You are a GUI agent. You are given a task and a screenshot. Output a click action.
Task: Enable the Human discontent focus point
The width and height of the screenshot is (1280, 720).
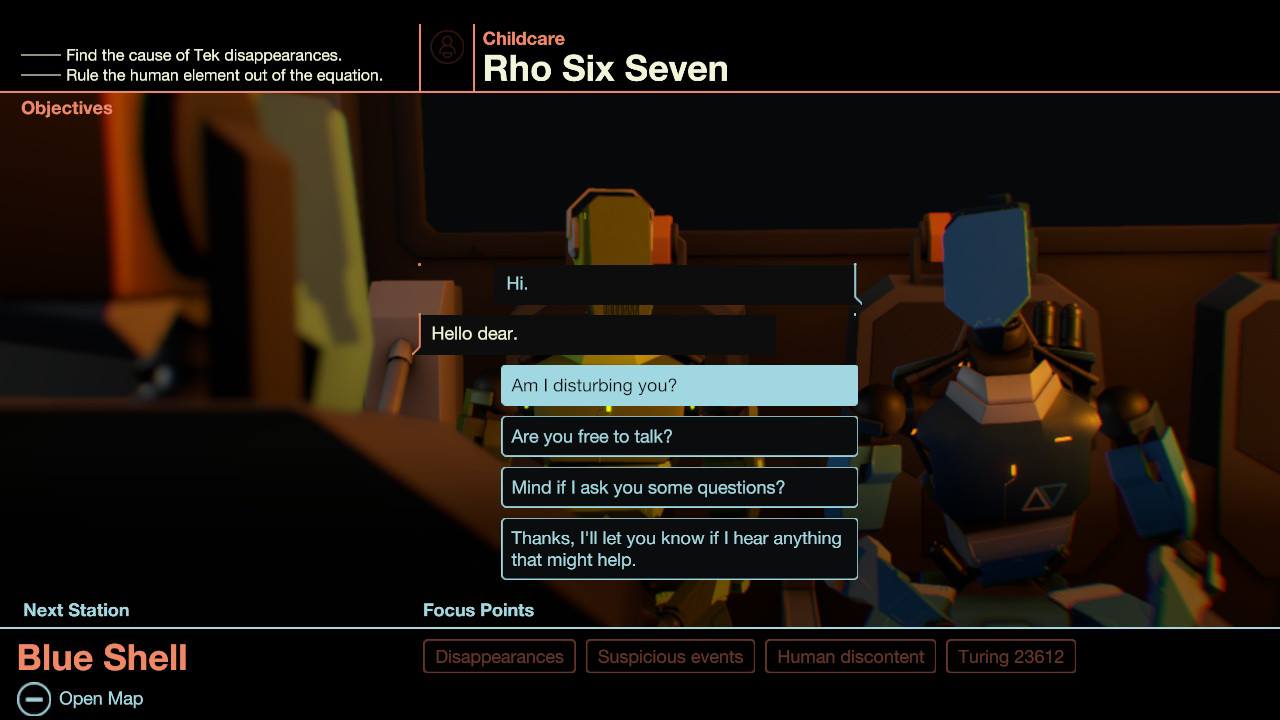click(850, 656)
